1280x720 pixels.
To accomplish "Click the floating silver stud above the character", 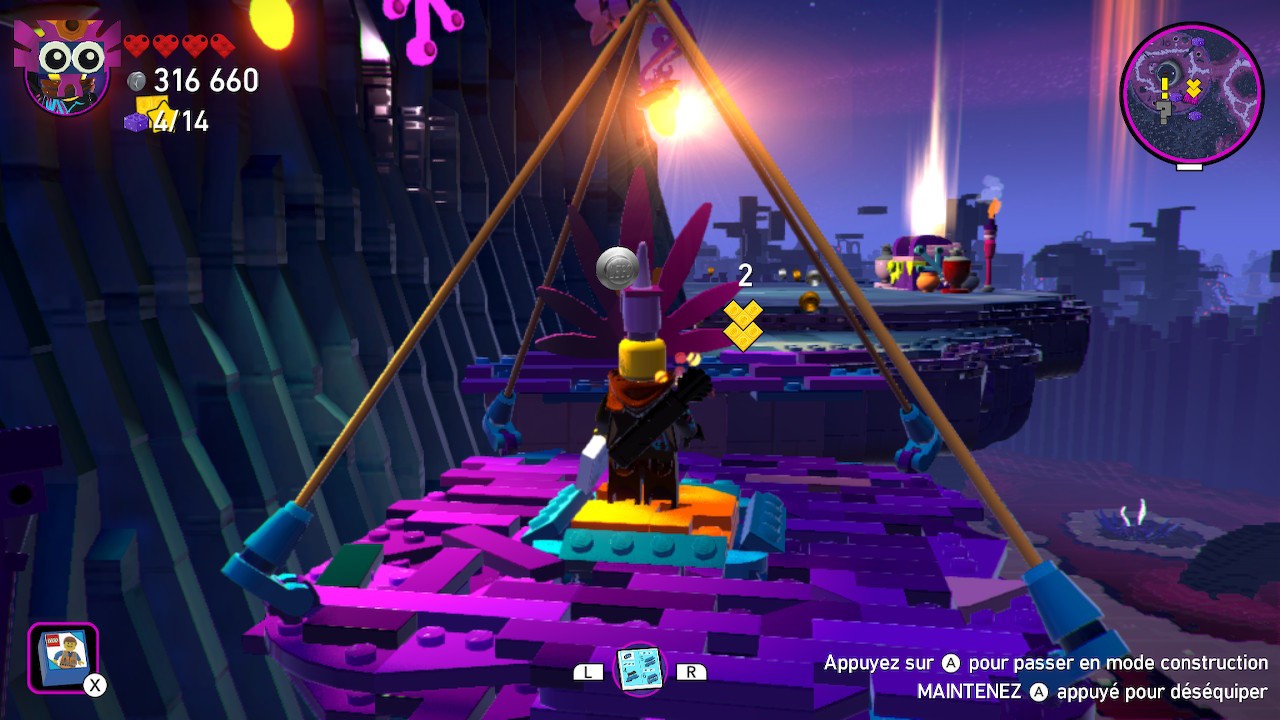I will tap(615, 267).
